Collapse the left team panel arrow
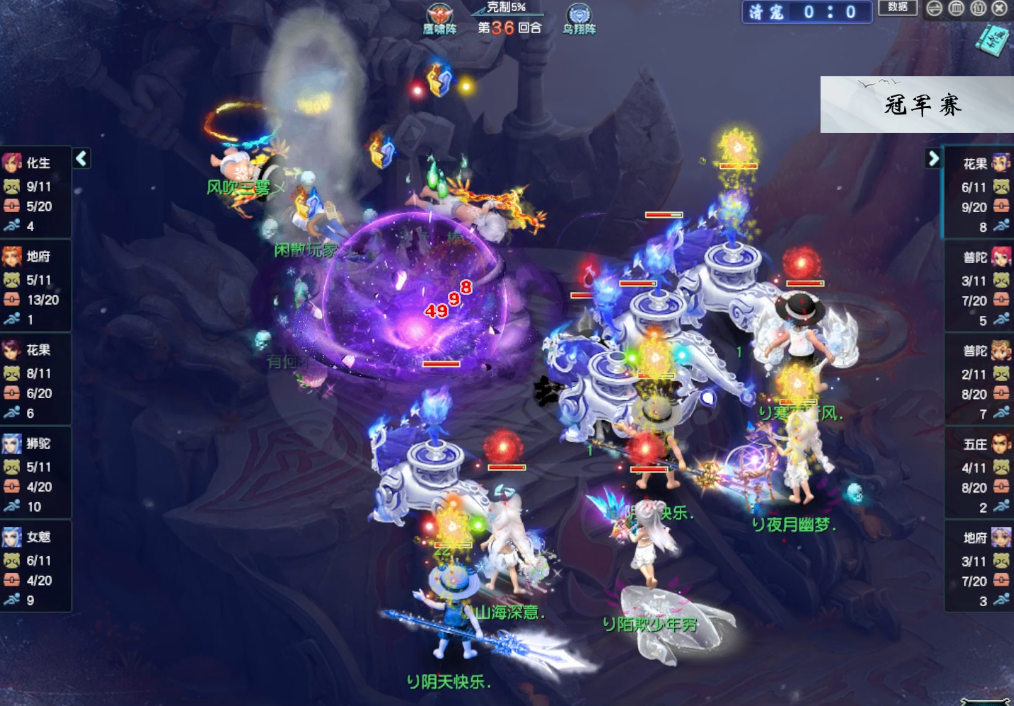This screenshot has width=1014, height=706. point(82,158)
